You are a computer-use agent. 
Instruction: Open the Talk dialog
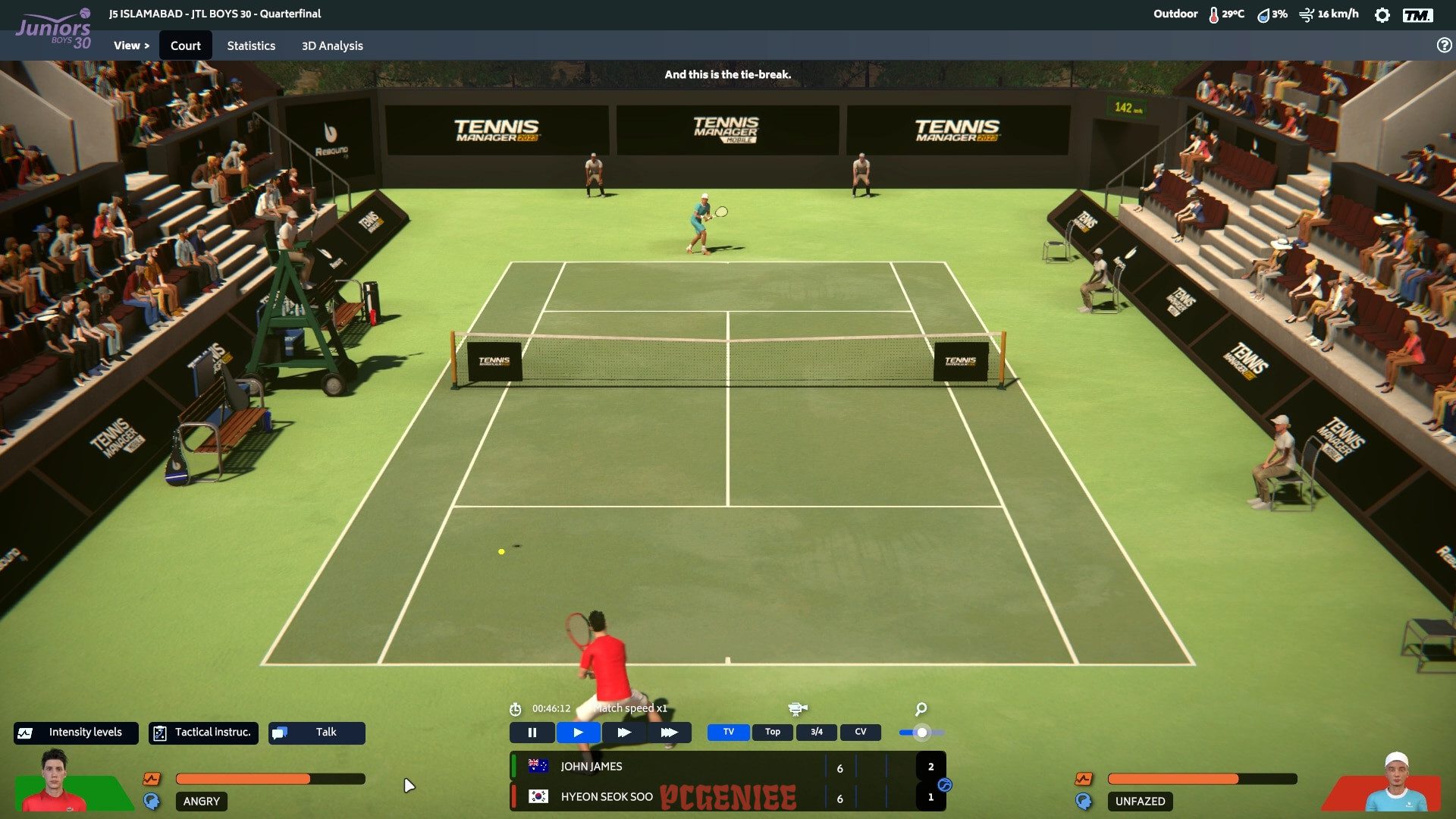pyautogui.click(x=317, y=732)
